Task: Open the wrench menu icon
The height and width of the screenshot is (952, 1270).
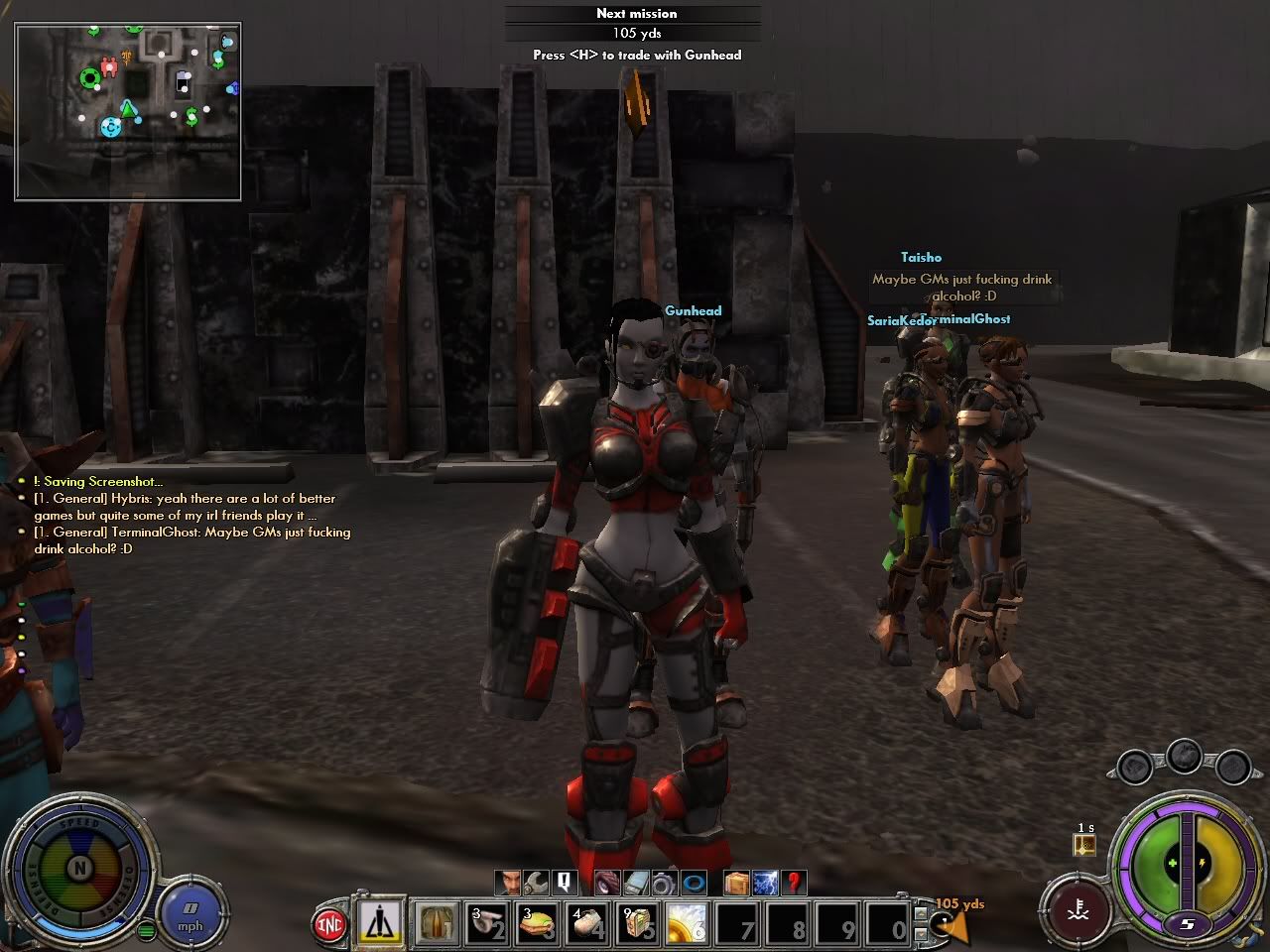Action: pos(536,882)
